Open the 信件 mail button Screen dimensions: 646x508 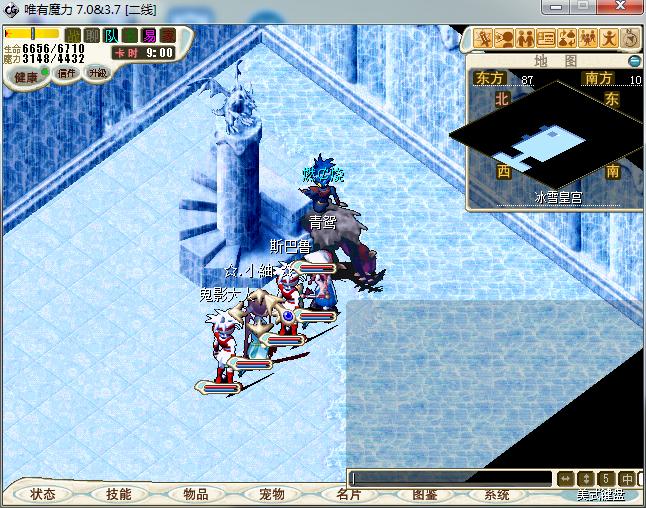(67, 73)
